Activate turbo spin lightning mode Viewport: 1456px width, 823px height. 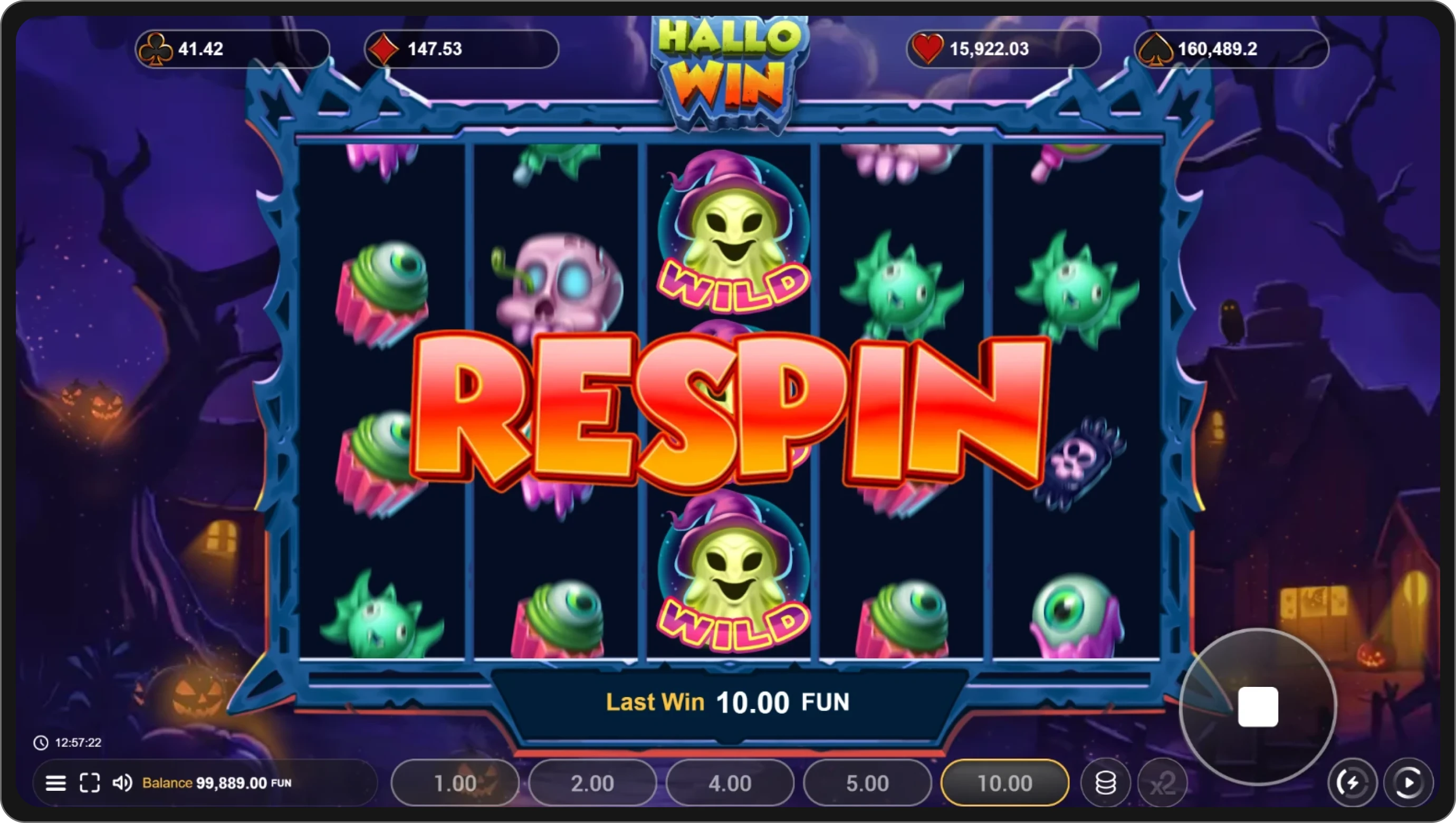tap(1353, 783)
